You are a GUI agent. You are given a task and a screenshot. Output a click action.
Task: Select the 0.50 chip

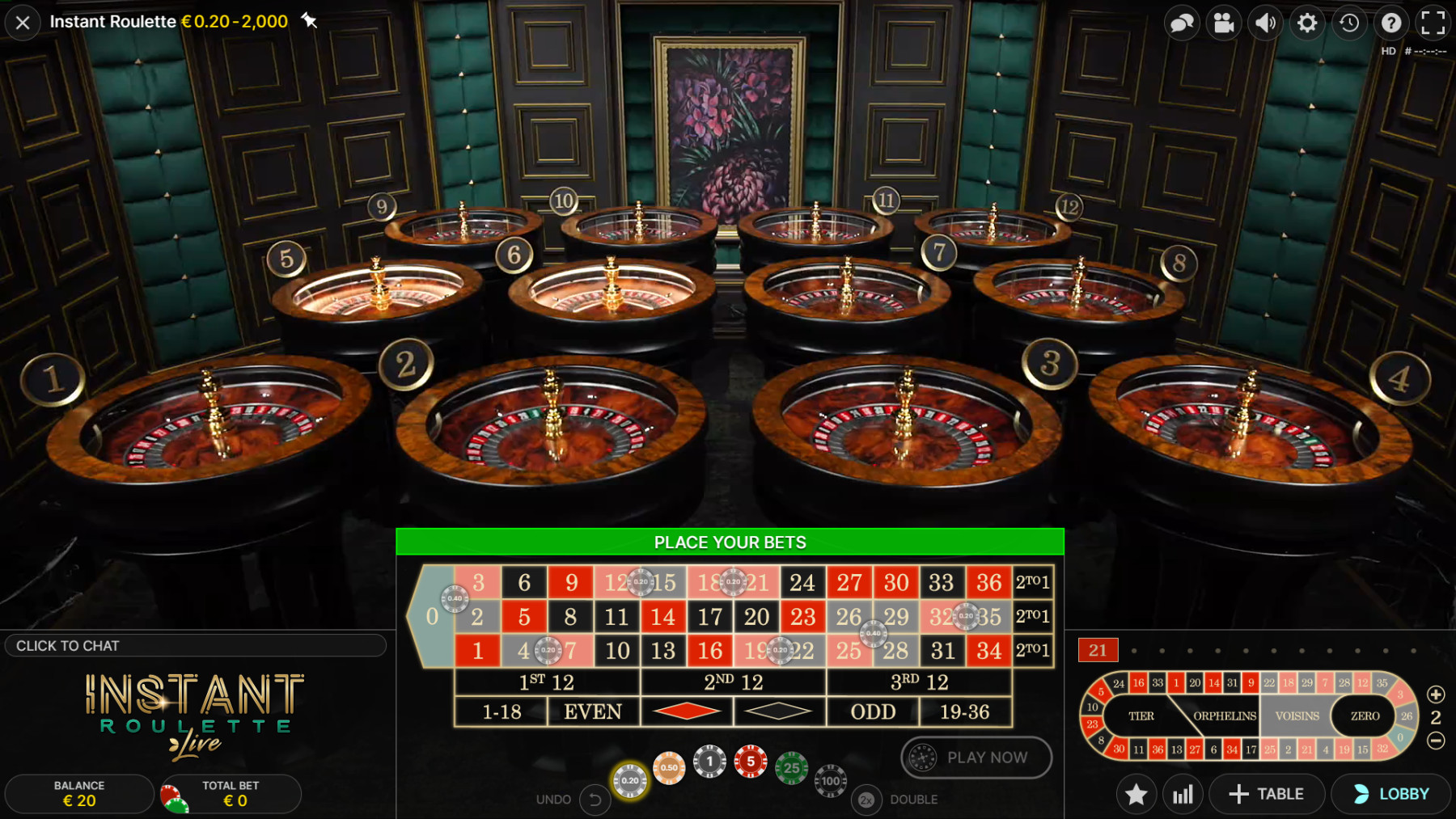[669, 767]
